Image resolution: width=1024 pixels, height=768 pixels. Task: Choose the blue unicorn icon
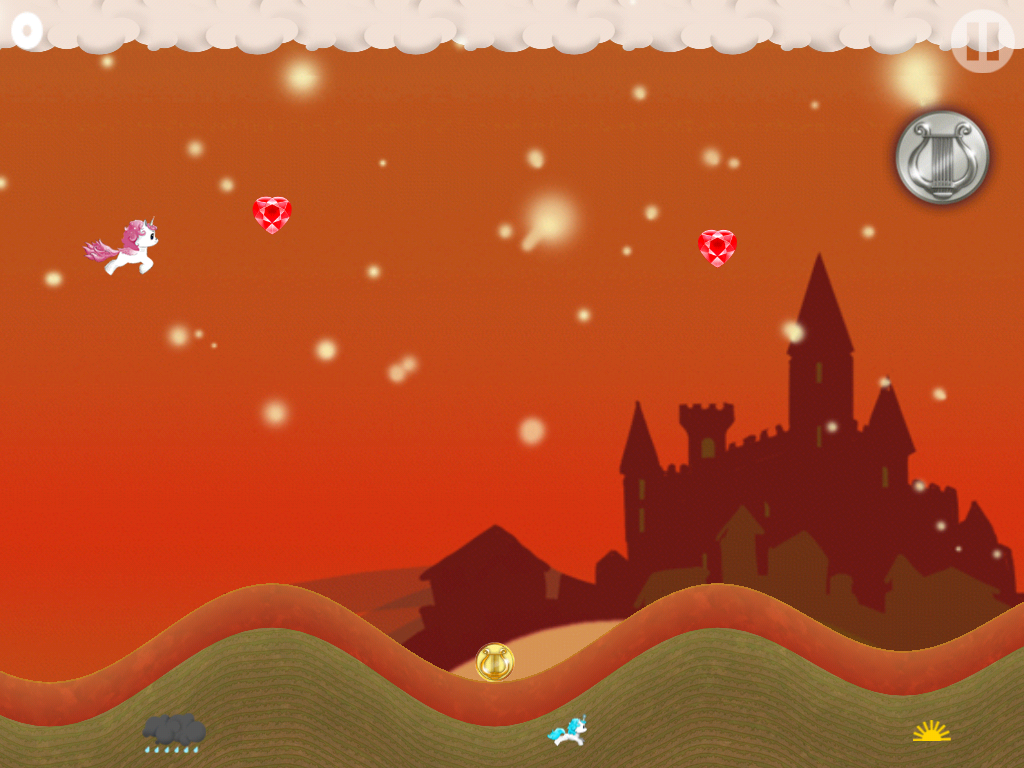coord(567,731)
